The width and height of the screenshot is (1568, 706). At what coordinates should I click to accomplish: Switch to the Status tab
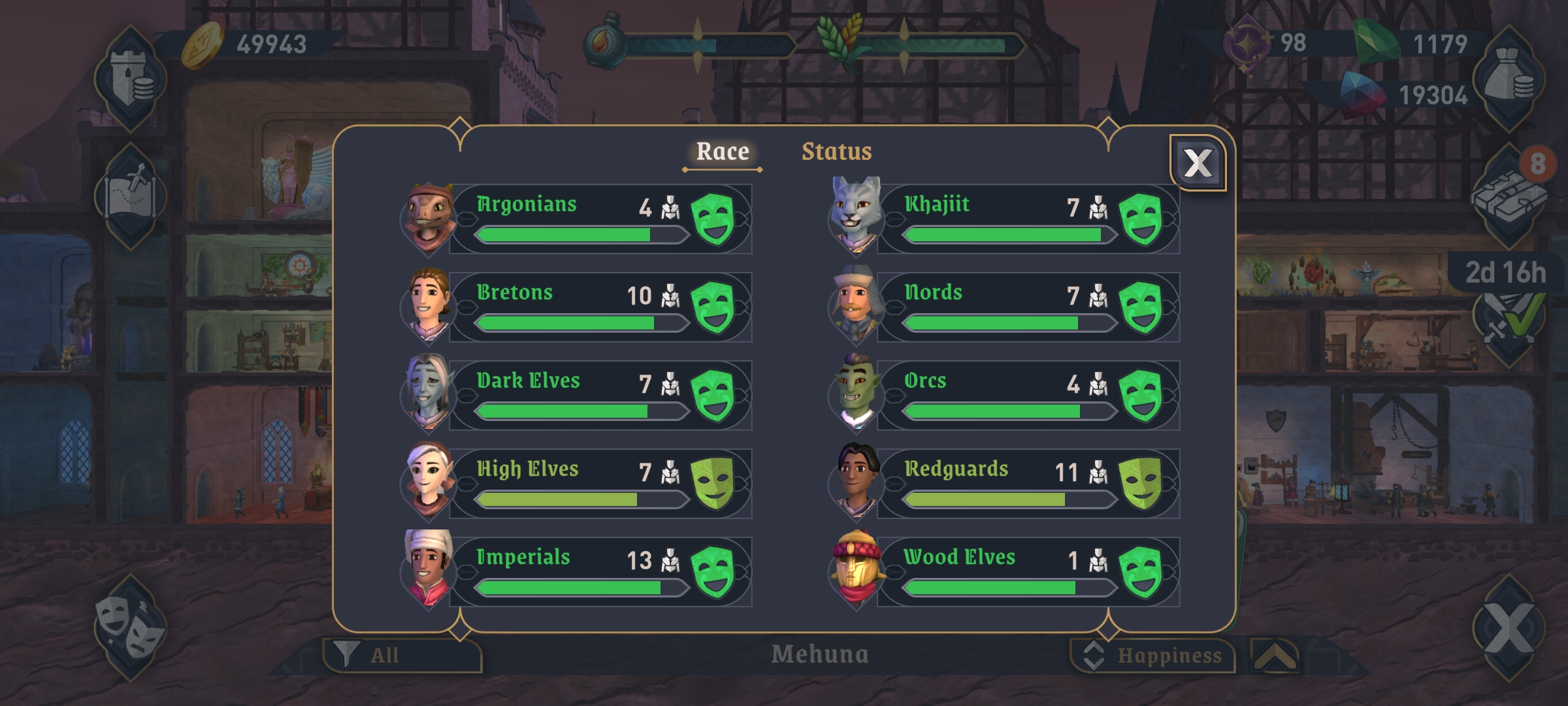pos(836,152)
